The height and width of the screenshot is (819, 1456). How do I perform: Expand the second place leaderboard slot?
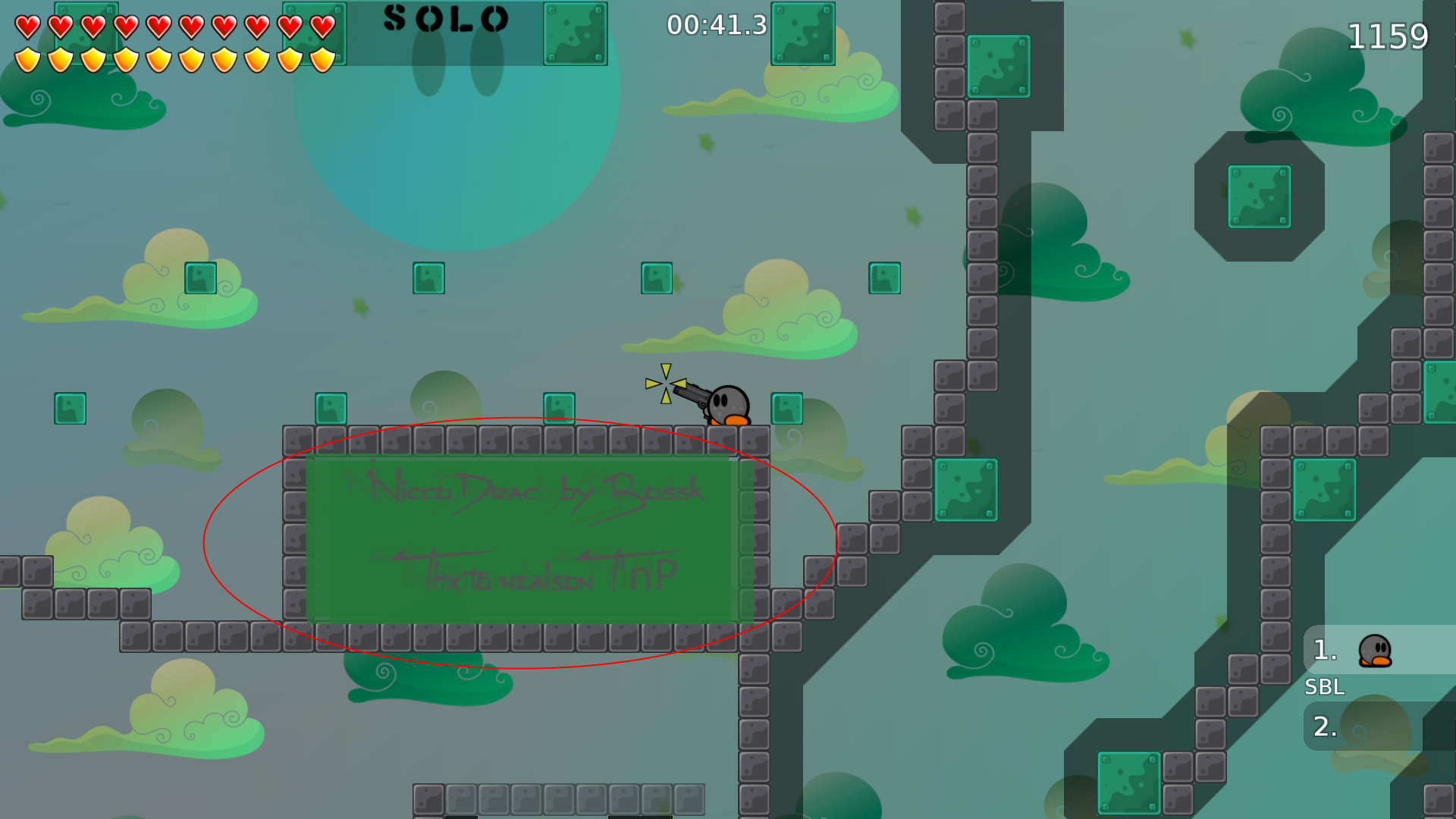click(1323, 726)
